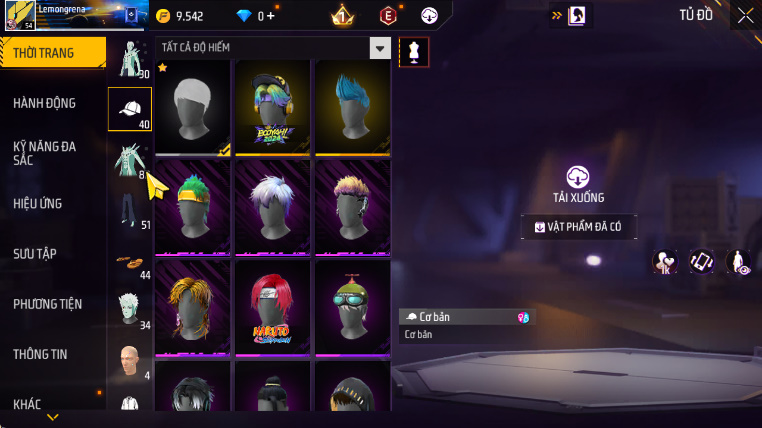This screenshot has width=762, height=428.
Task: Select the white cap hat subcategory
Action: pyautogui.click(x=130, y=109)
